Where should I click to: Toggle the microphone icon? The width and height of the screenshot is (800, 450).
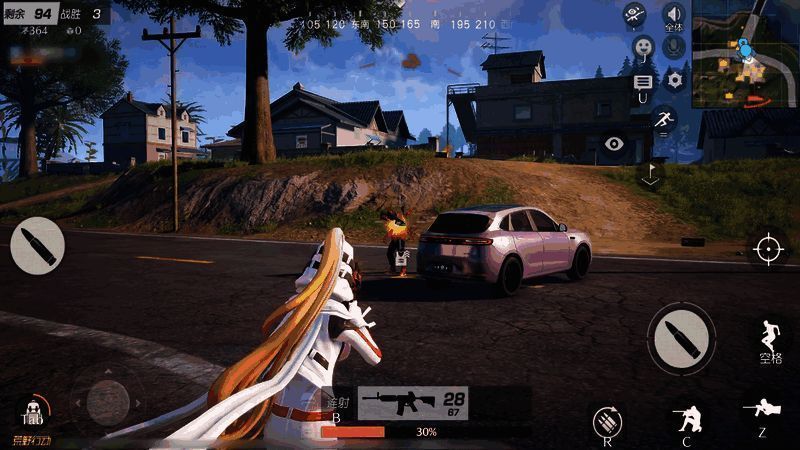(x=675, y=47)
